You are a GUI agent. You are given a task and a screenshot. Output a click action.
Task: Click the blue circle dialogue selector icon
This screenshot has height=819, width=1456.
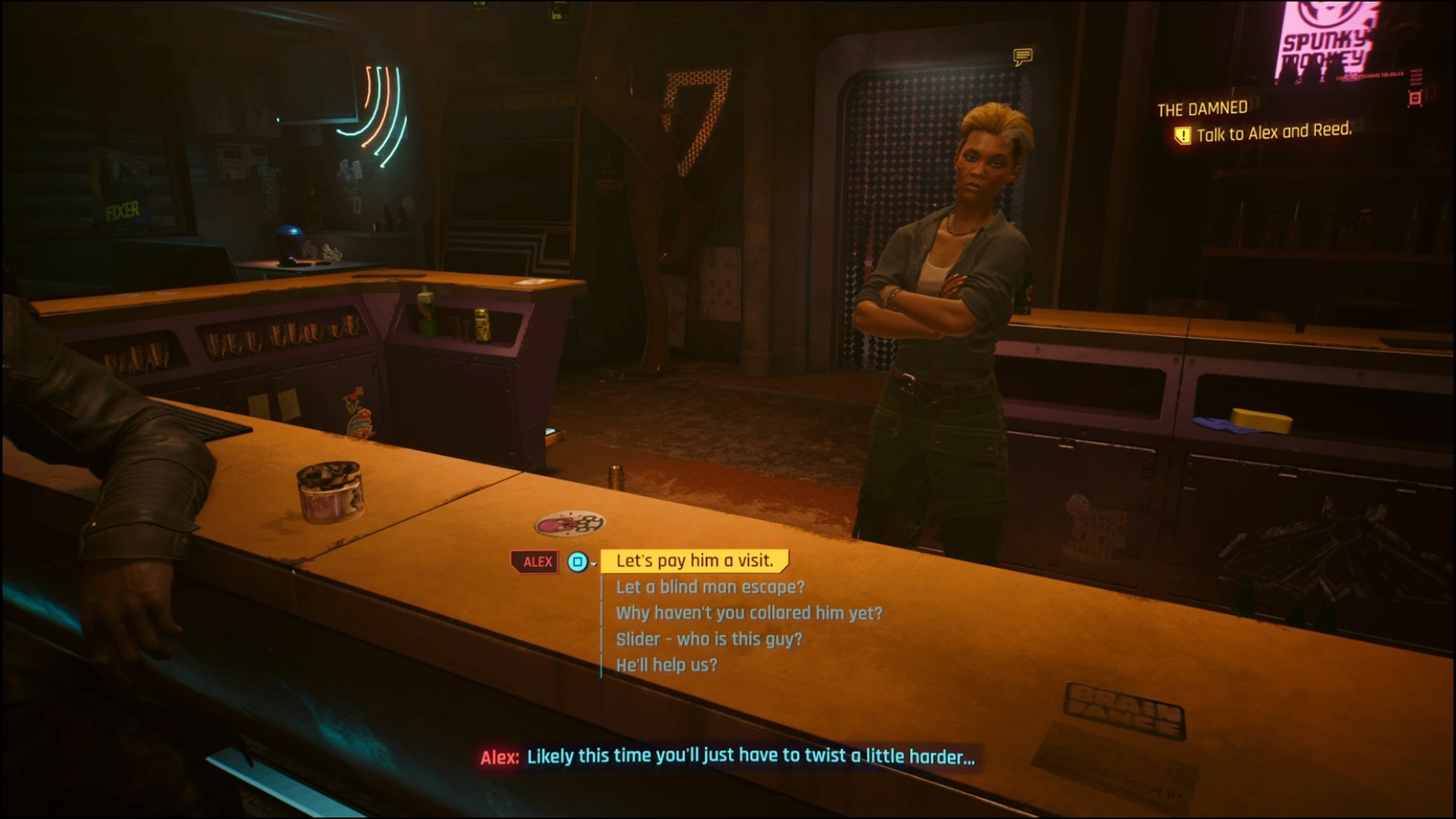point(575,561)
